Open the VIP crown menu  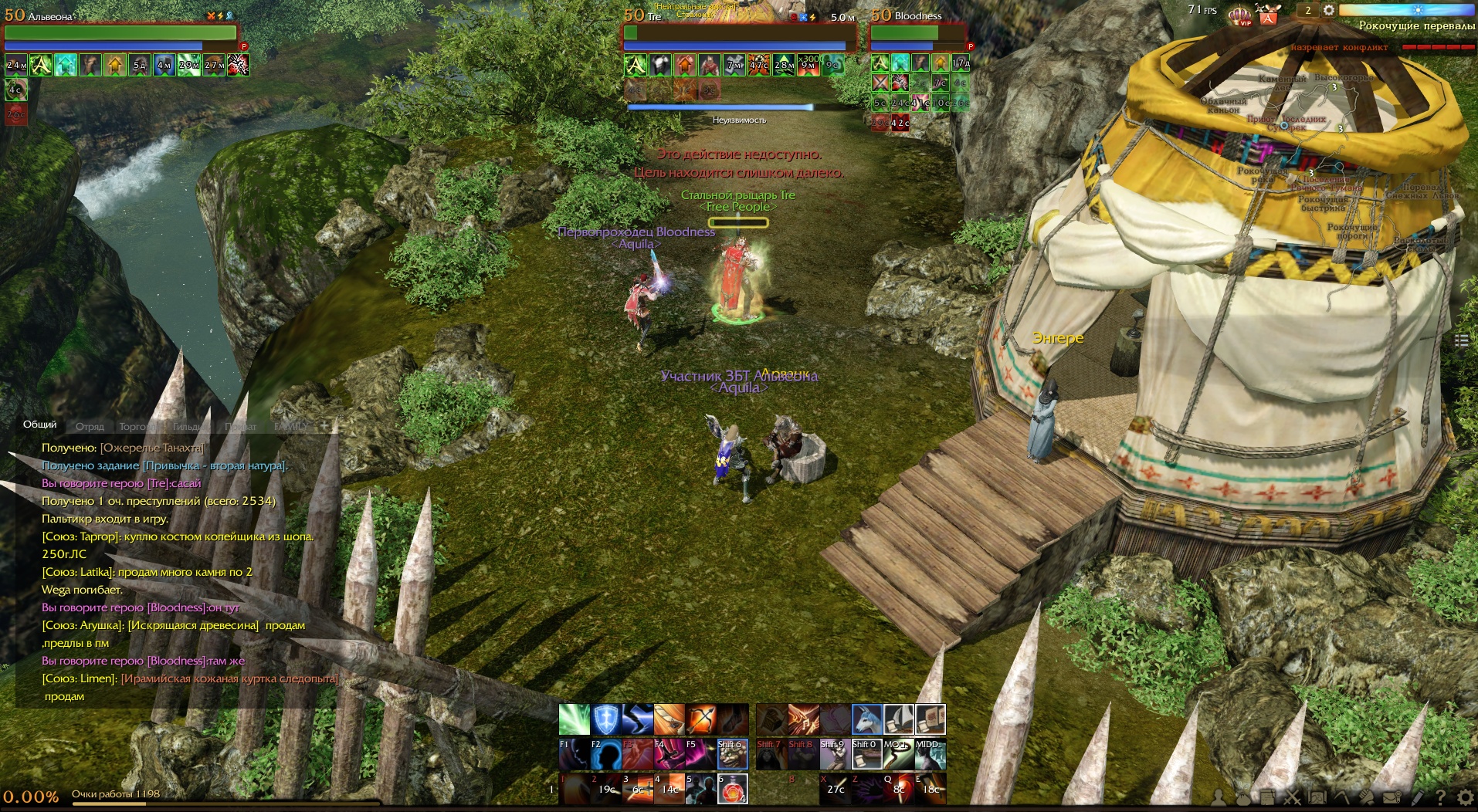[1239, 15]
